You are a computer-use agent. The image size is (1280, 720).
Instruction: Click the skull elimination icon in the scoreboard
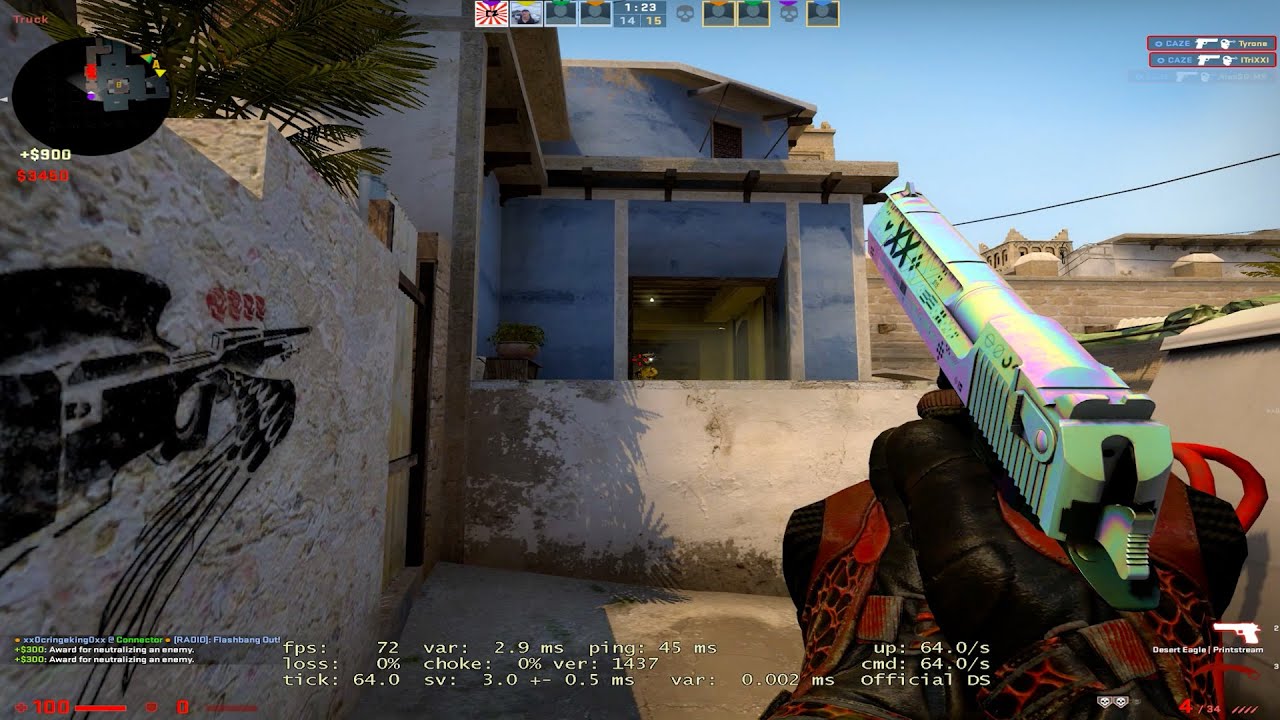[x=687, y=13]
